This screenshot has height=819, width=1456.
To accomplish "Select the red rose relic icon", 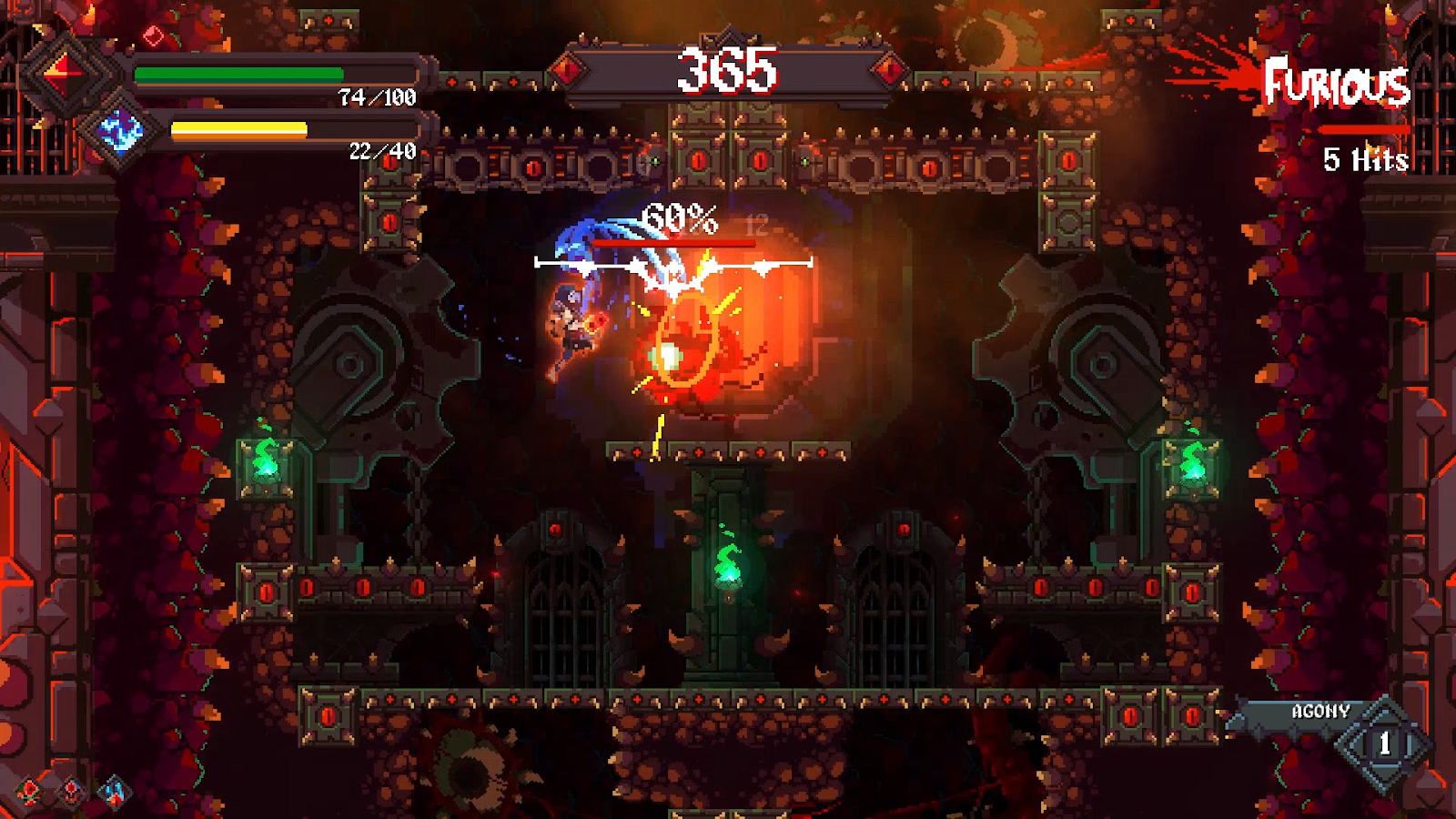I will pyautogui.click(x=30, y=792).
